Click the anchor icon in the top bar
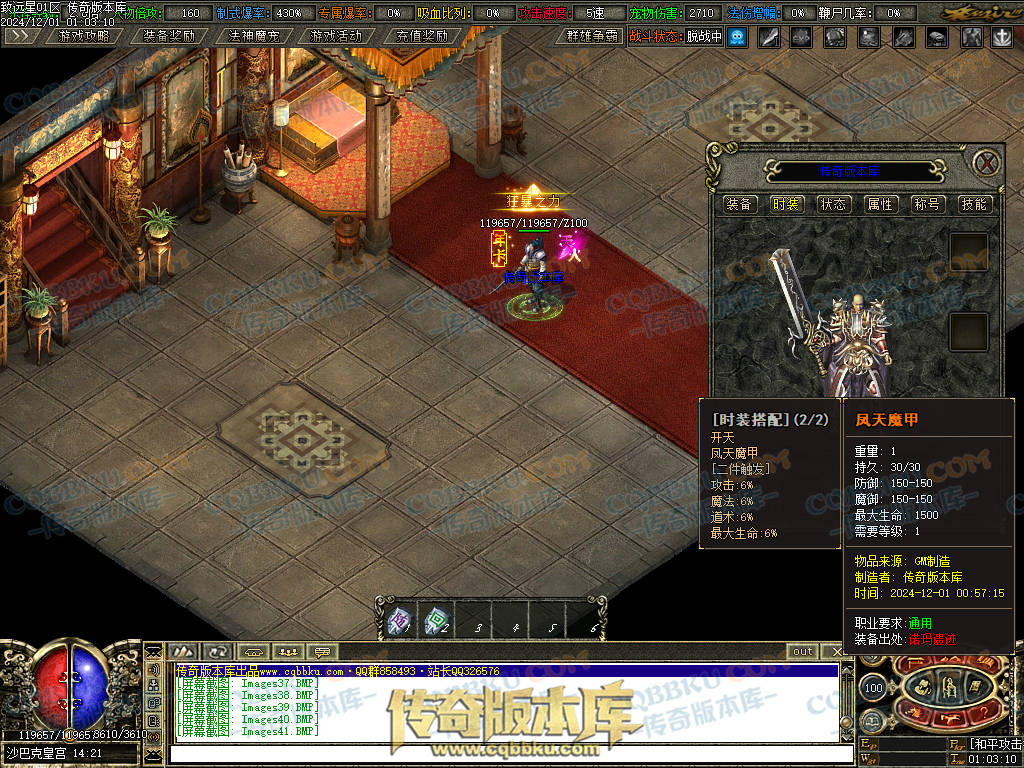 click(x=1001, y=37)
